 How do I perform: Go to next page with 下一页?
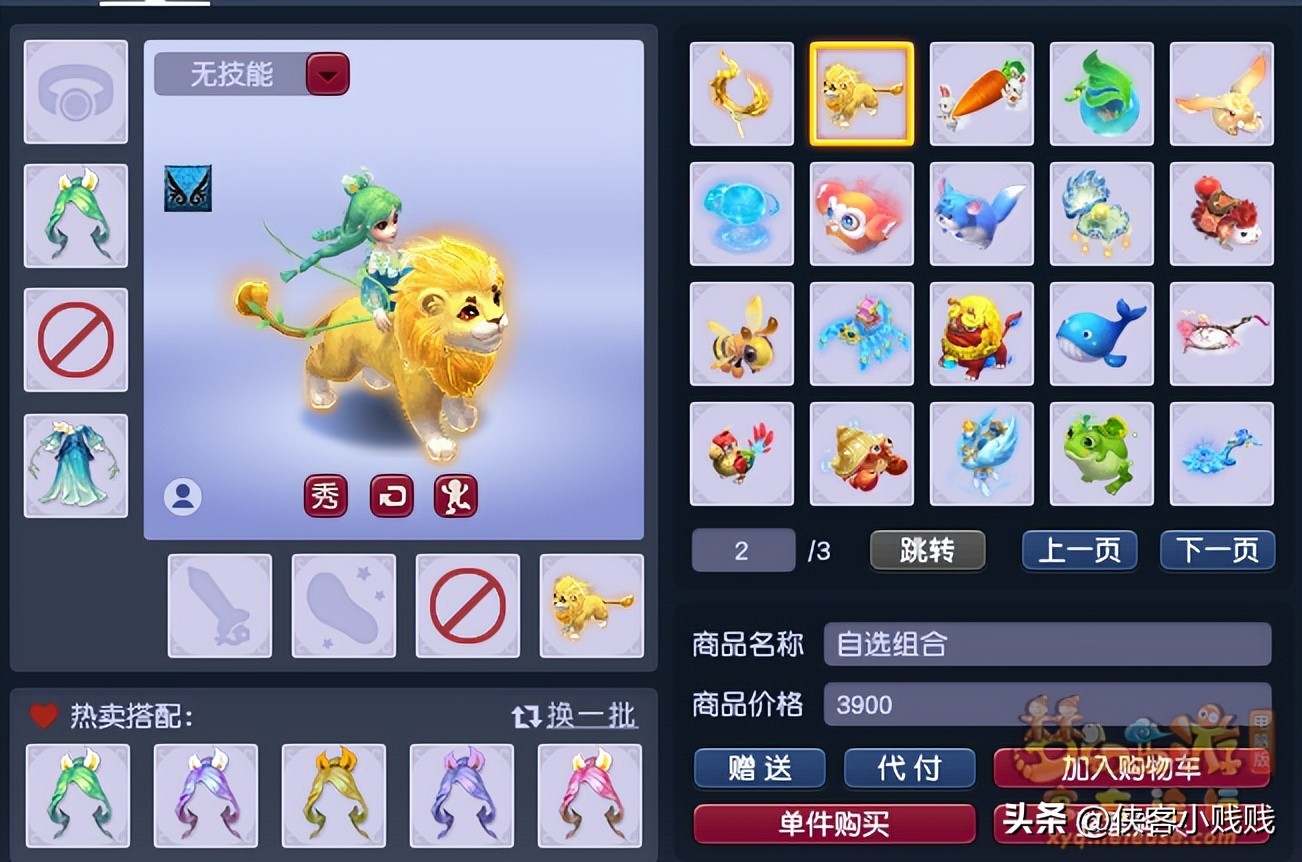[x=1217, y=550]
